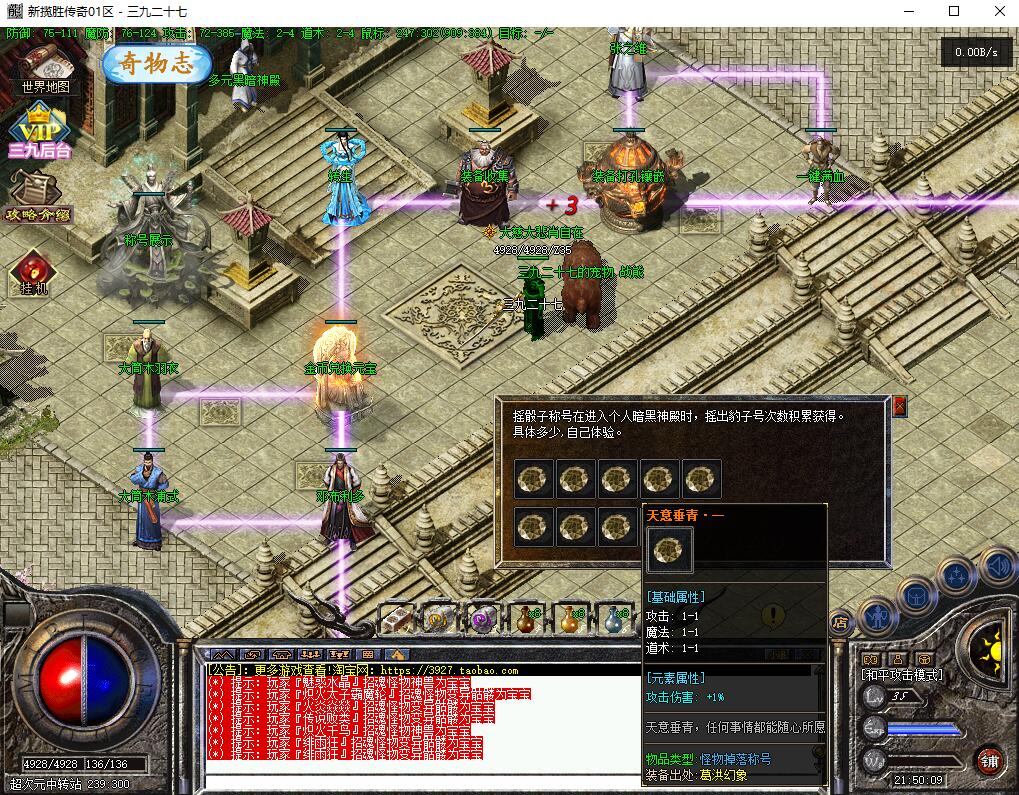
Task: Minimize the game window
Action: [x=910, y=12]
